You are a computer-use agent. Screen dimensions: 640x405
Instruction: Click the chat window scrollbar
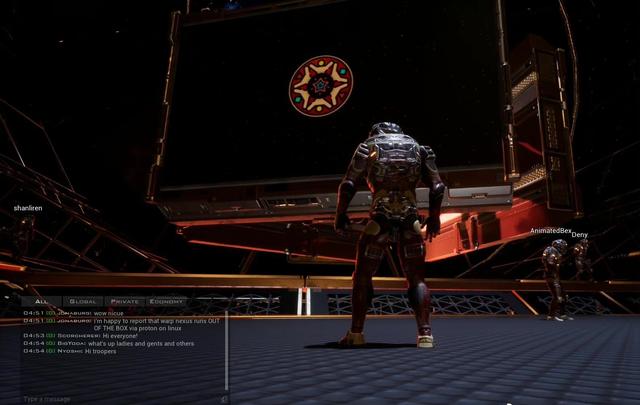coord(226,350)
